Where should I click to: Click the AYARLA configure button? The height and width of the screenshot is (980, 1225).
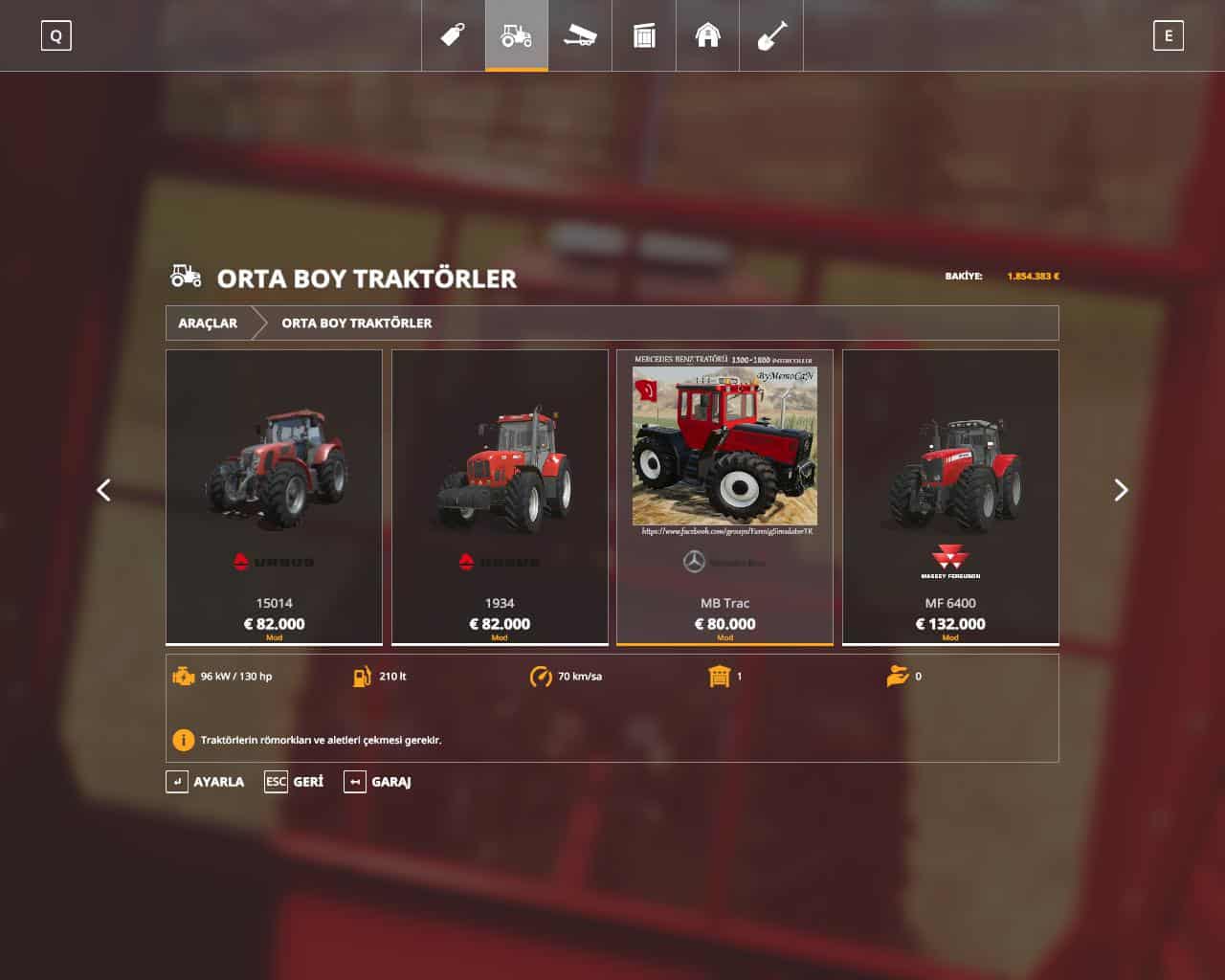[206, 782]
